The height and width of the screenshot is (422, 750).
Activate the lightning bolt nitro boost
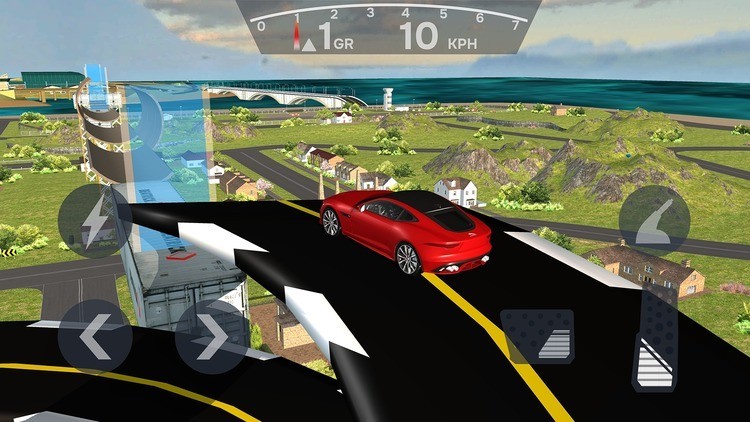click(x=95, y=221)
